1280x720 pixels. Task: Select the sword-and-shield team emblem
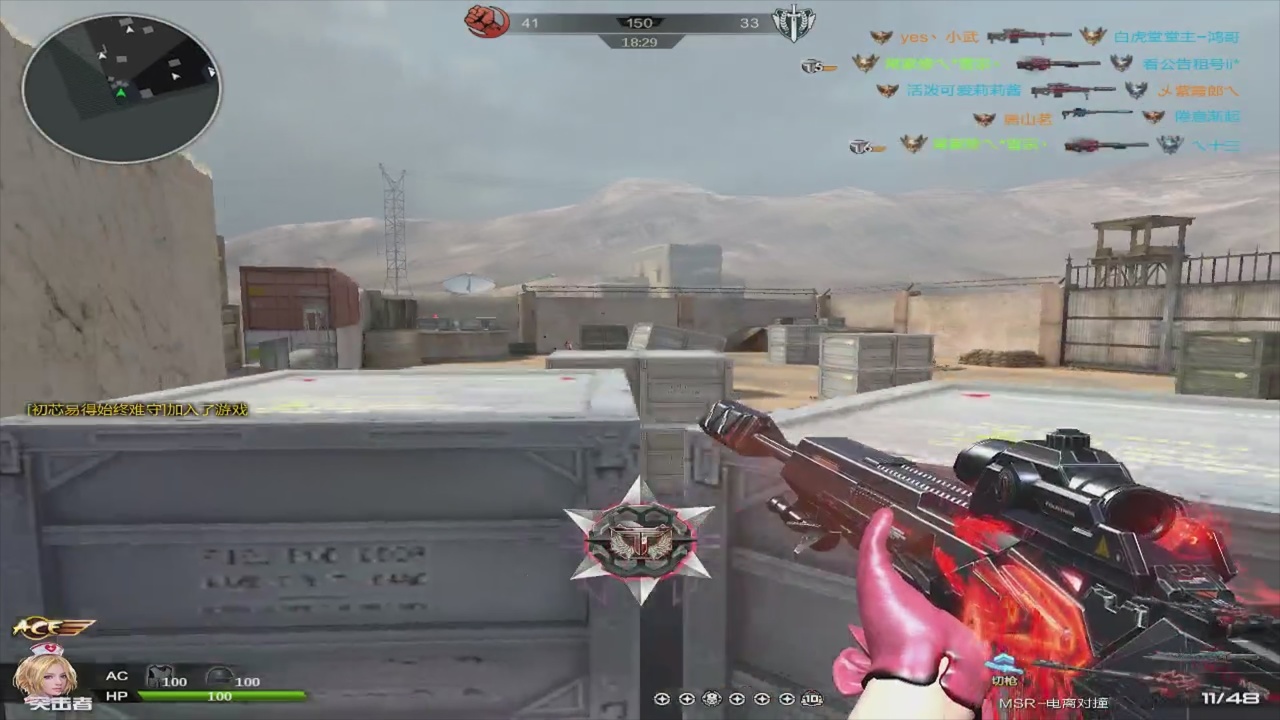[794, 23]
